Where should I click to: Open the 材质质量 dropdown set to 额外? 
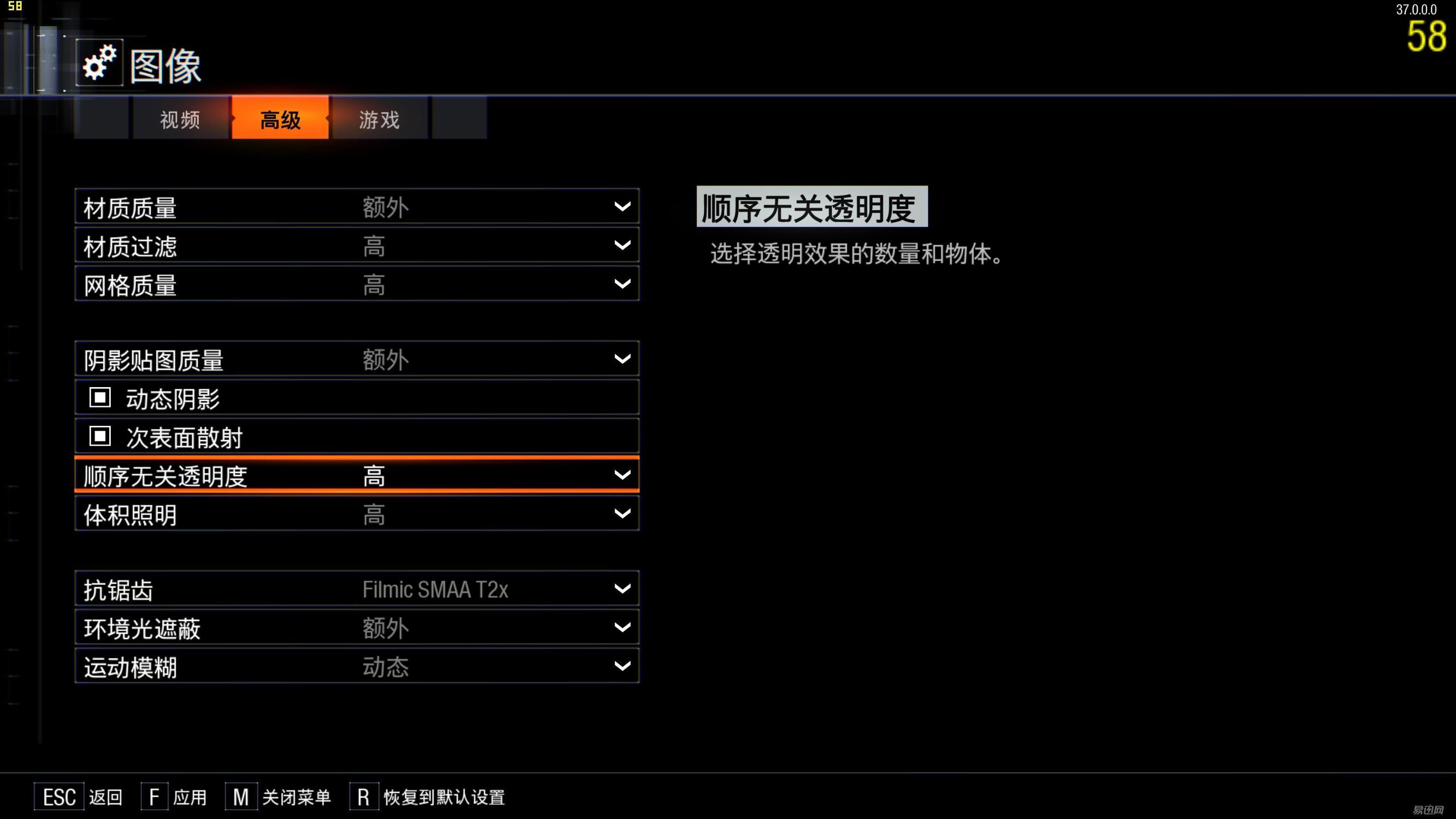[x=622, y=206]
